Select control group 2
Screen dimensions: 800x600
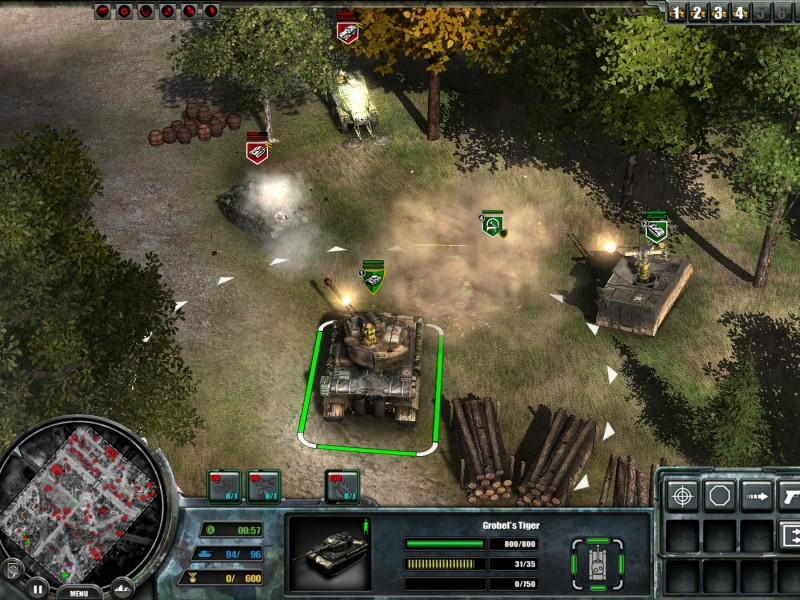point(698,13)
